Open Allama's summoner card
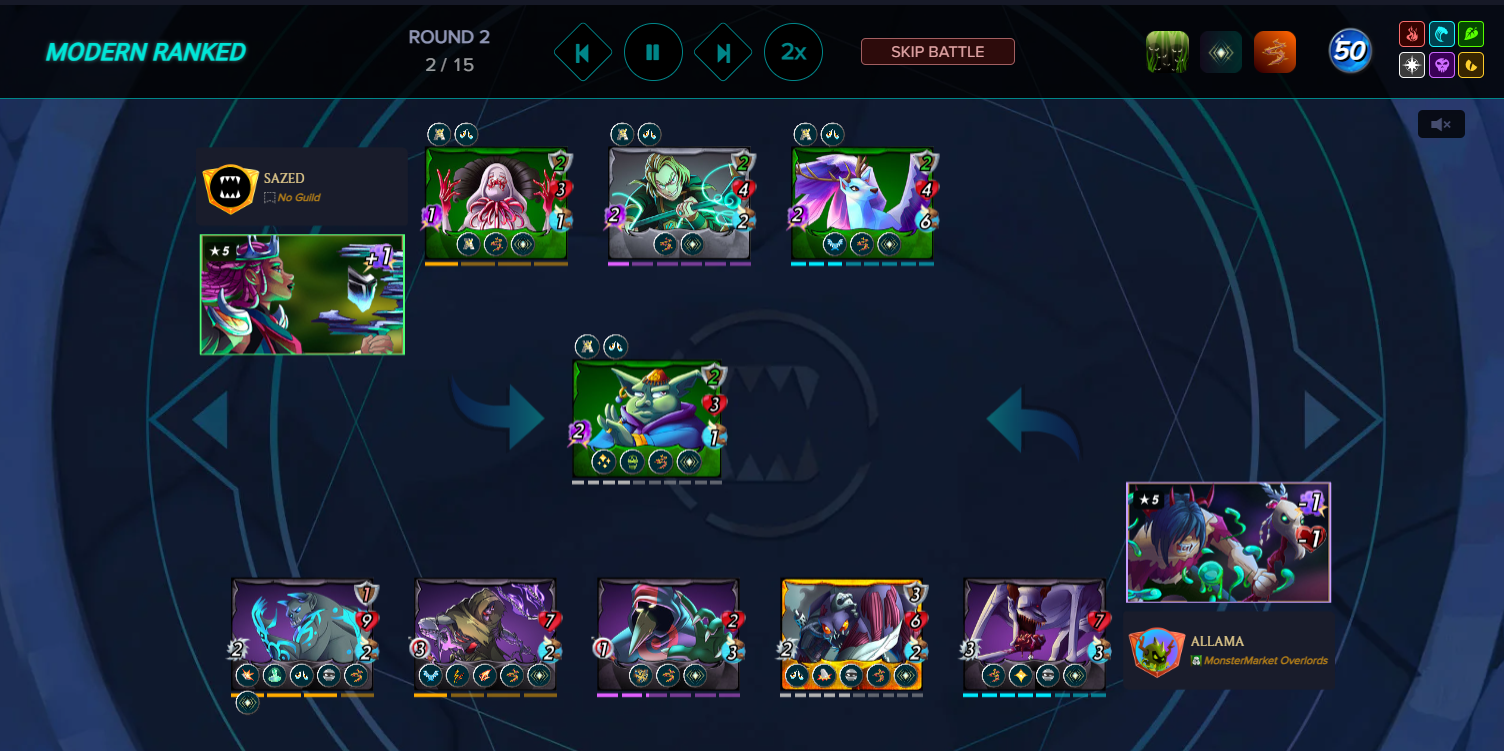The image size is (1504, 751). tap(1228, 543)
